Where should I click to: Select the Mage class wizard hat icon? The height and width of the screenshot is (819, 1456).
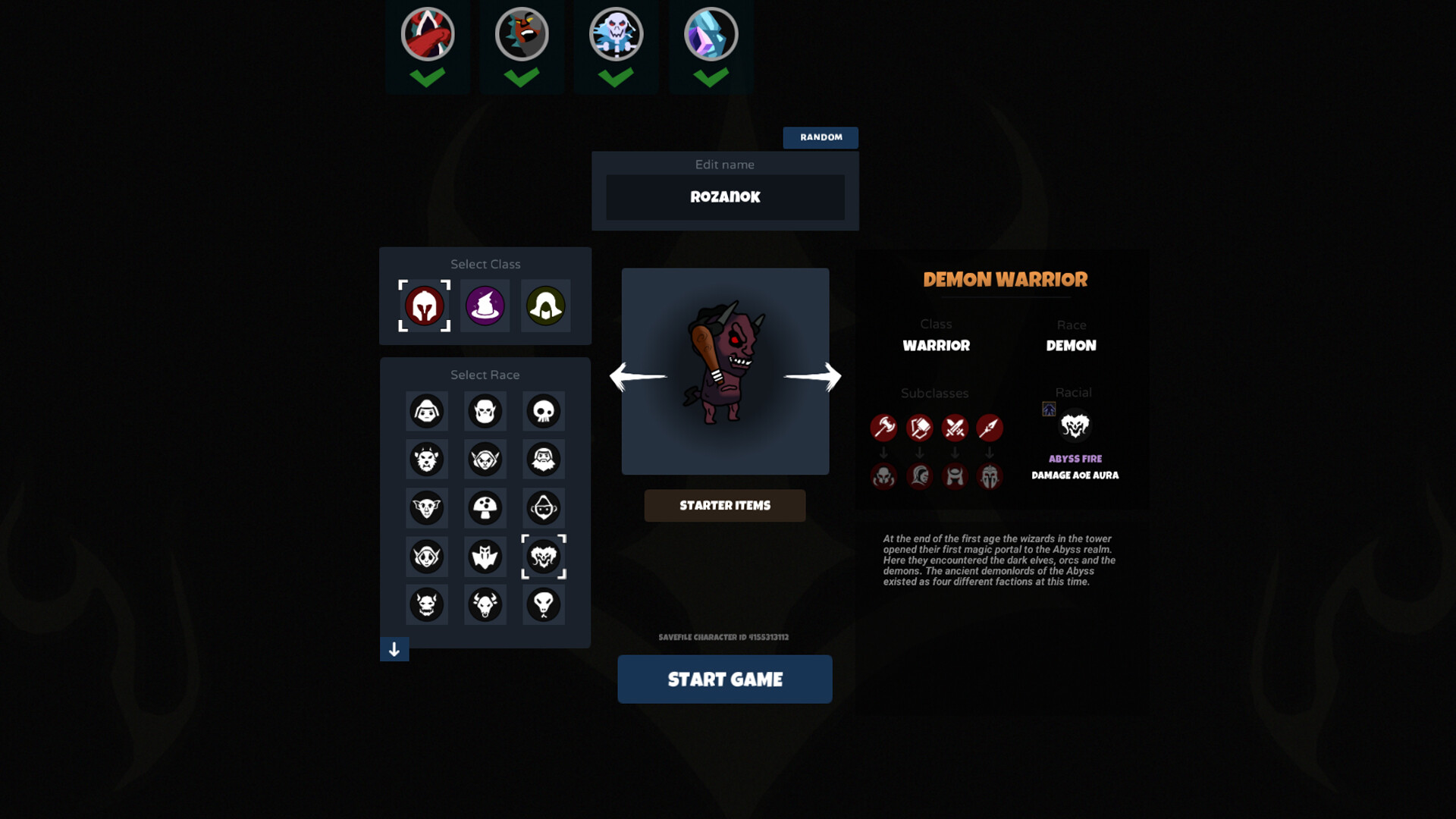[x=485, y=306]
